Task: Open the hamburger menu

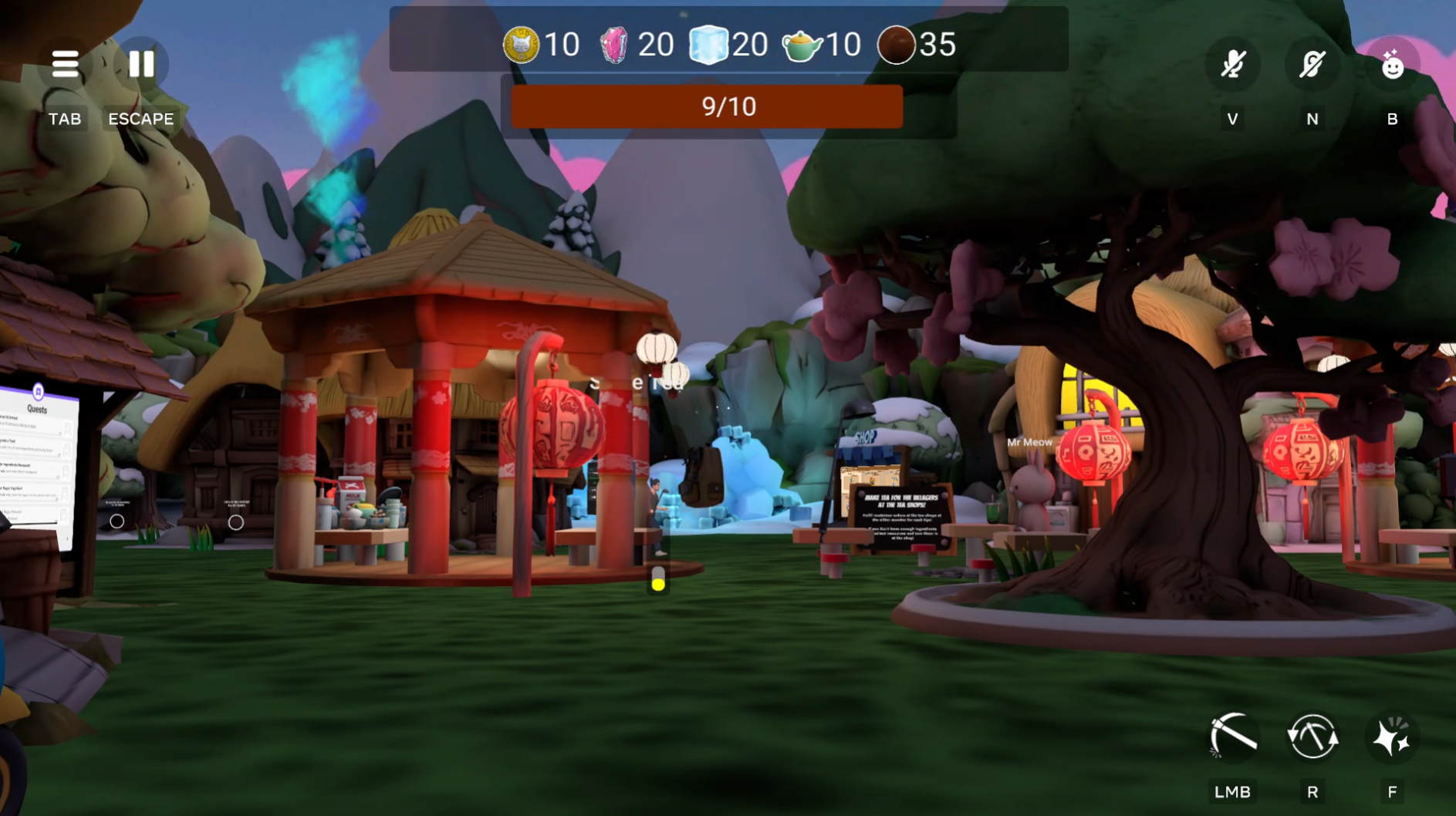Action: click(x=65, y=64)
